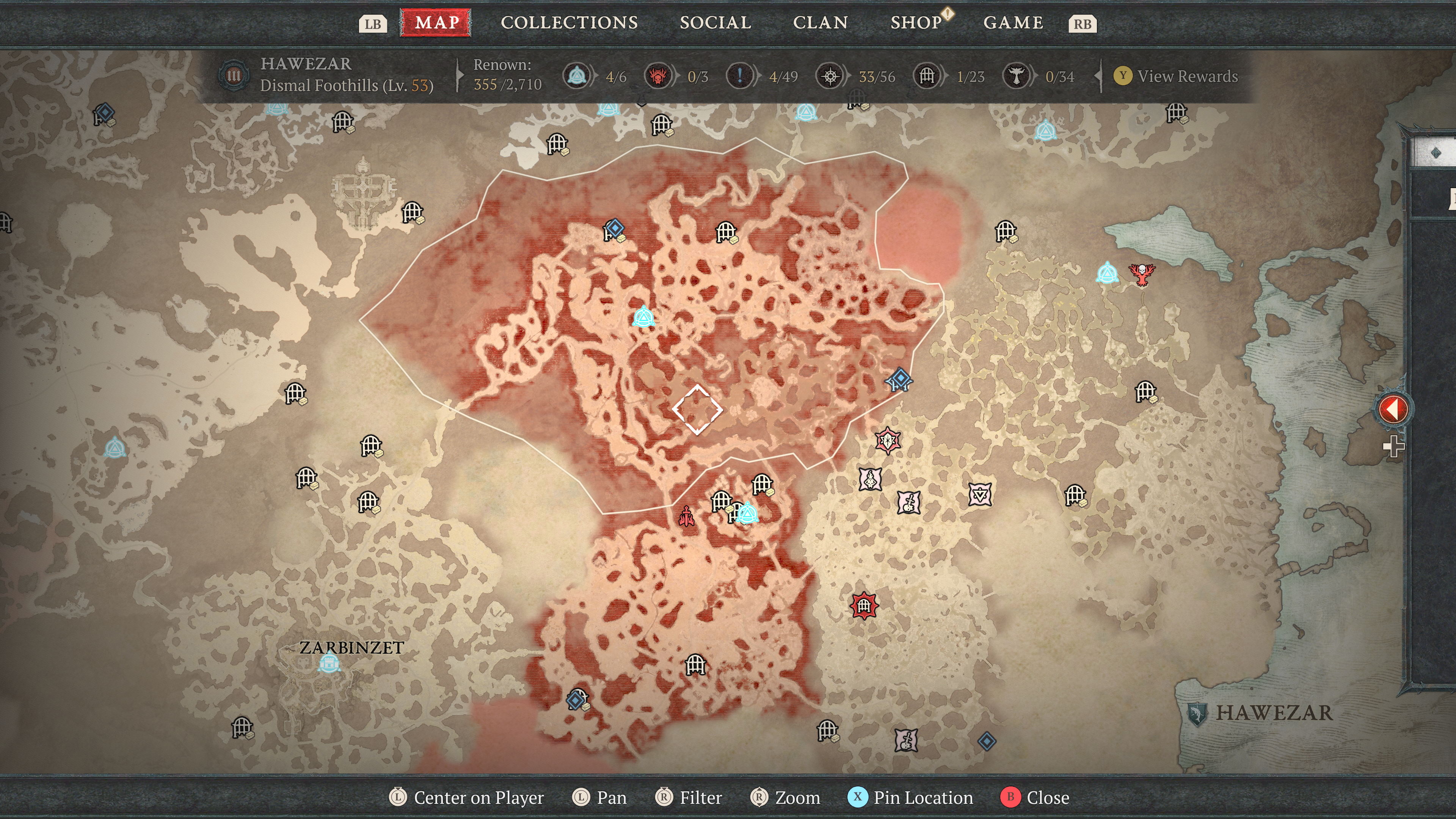Image resolution: width=1456 pixels, height=819 pixels.
Task: Select the red stronghold marker on the map
Action: tap(687, 516)
